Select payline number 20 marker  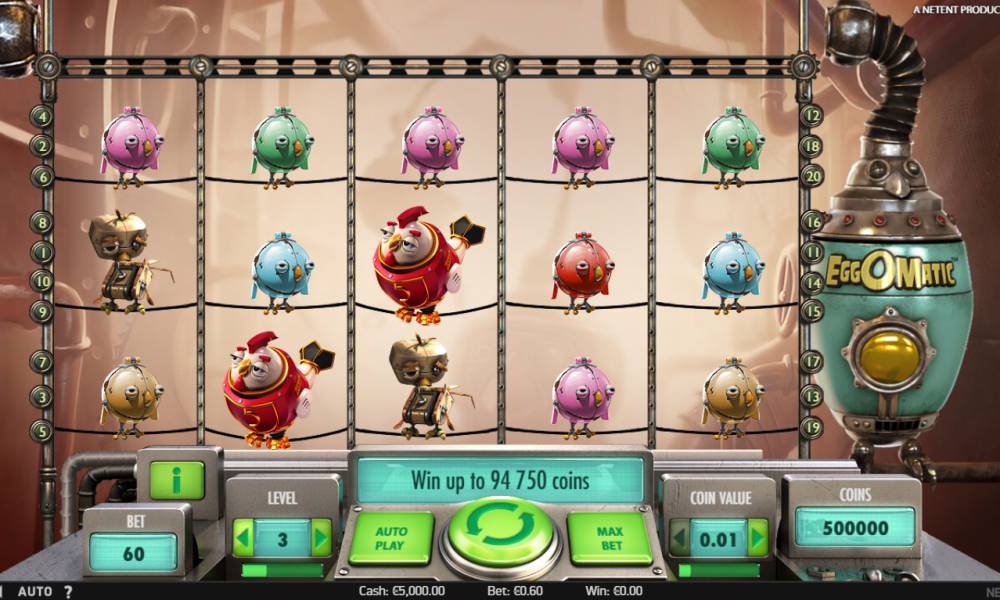coord(812,175)
